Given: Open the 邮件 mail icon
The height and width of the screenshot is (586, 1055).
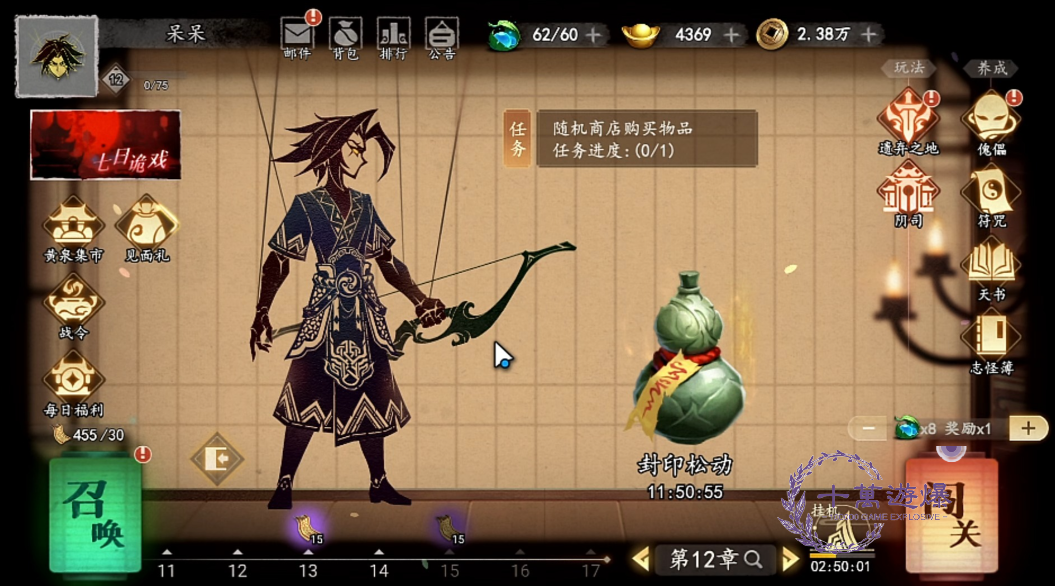Looking at the screenshot, I should tap(297, 36).
